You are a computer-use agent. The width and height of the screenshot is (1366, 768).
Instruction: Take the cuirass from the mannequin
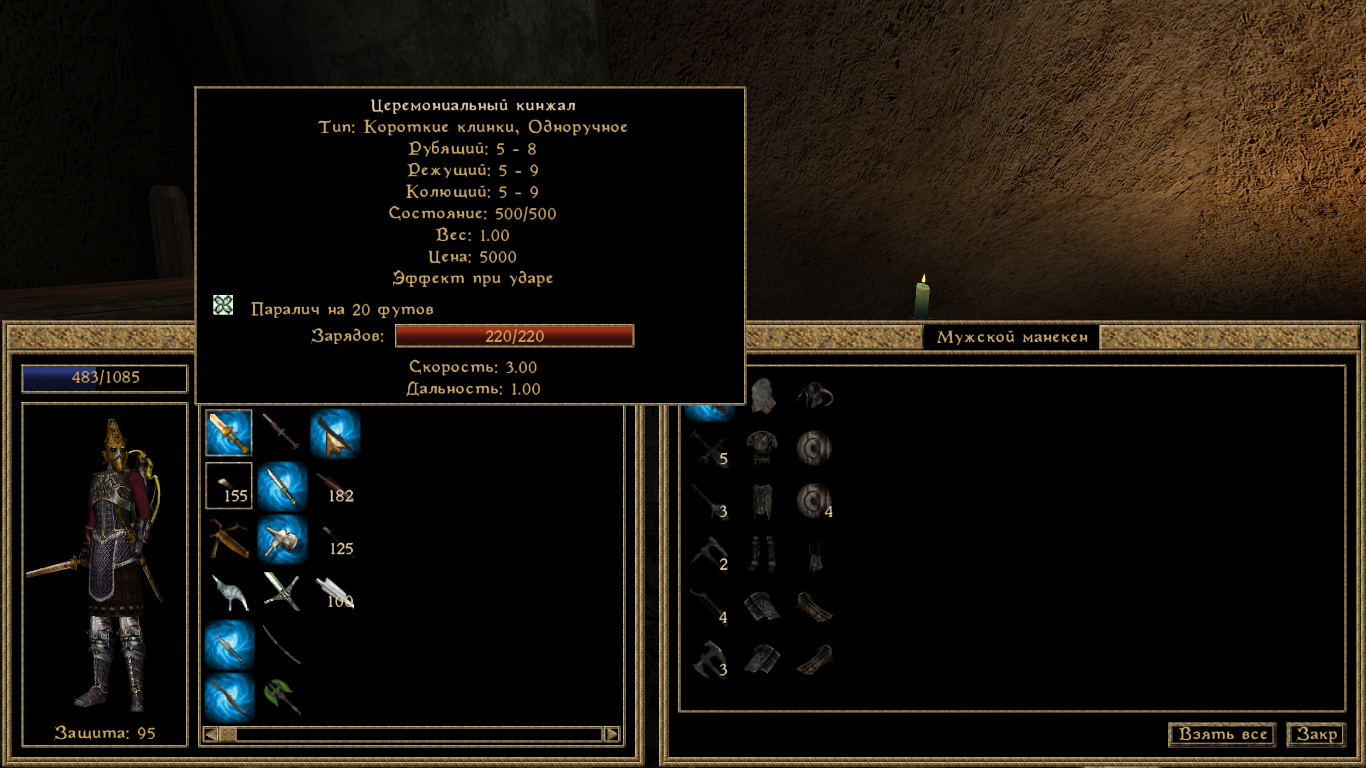(x=763, y=448)
